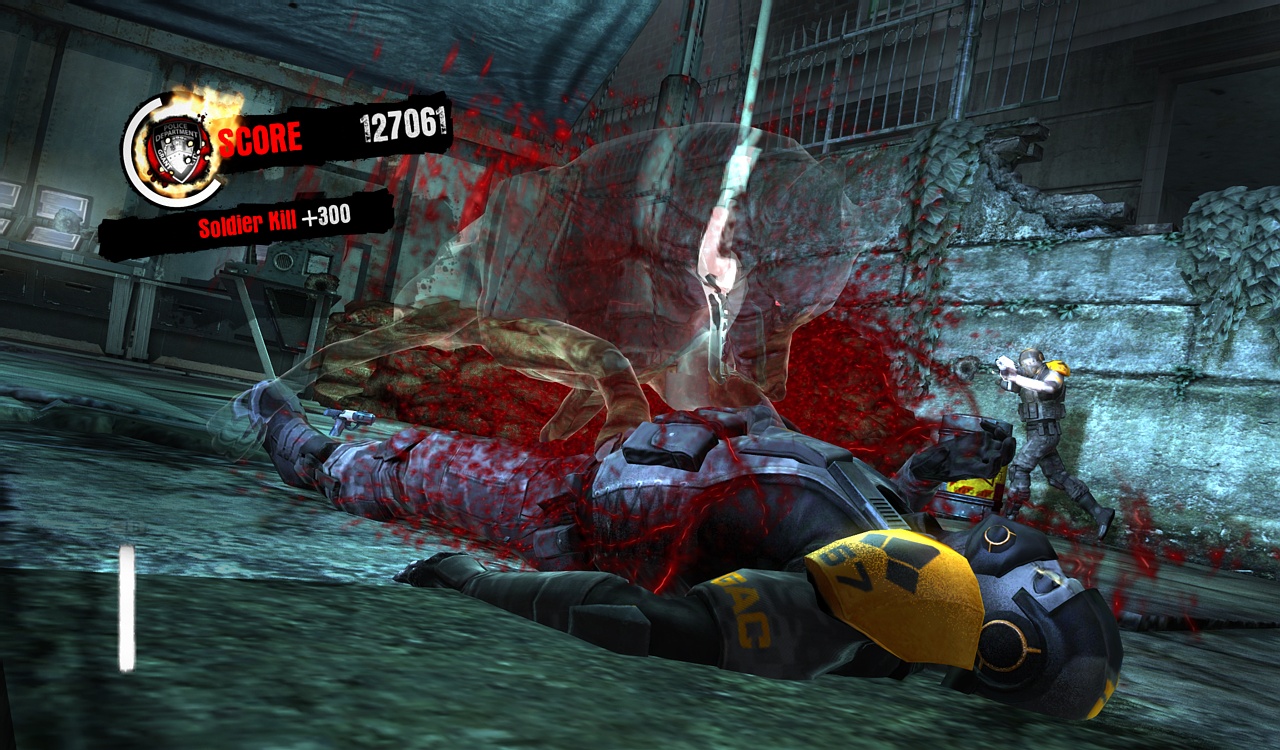Click the score value 127061
1280x750 pixels.
[400, 127]
